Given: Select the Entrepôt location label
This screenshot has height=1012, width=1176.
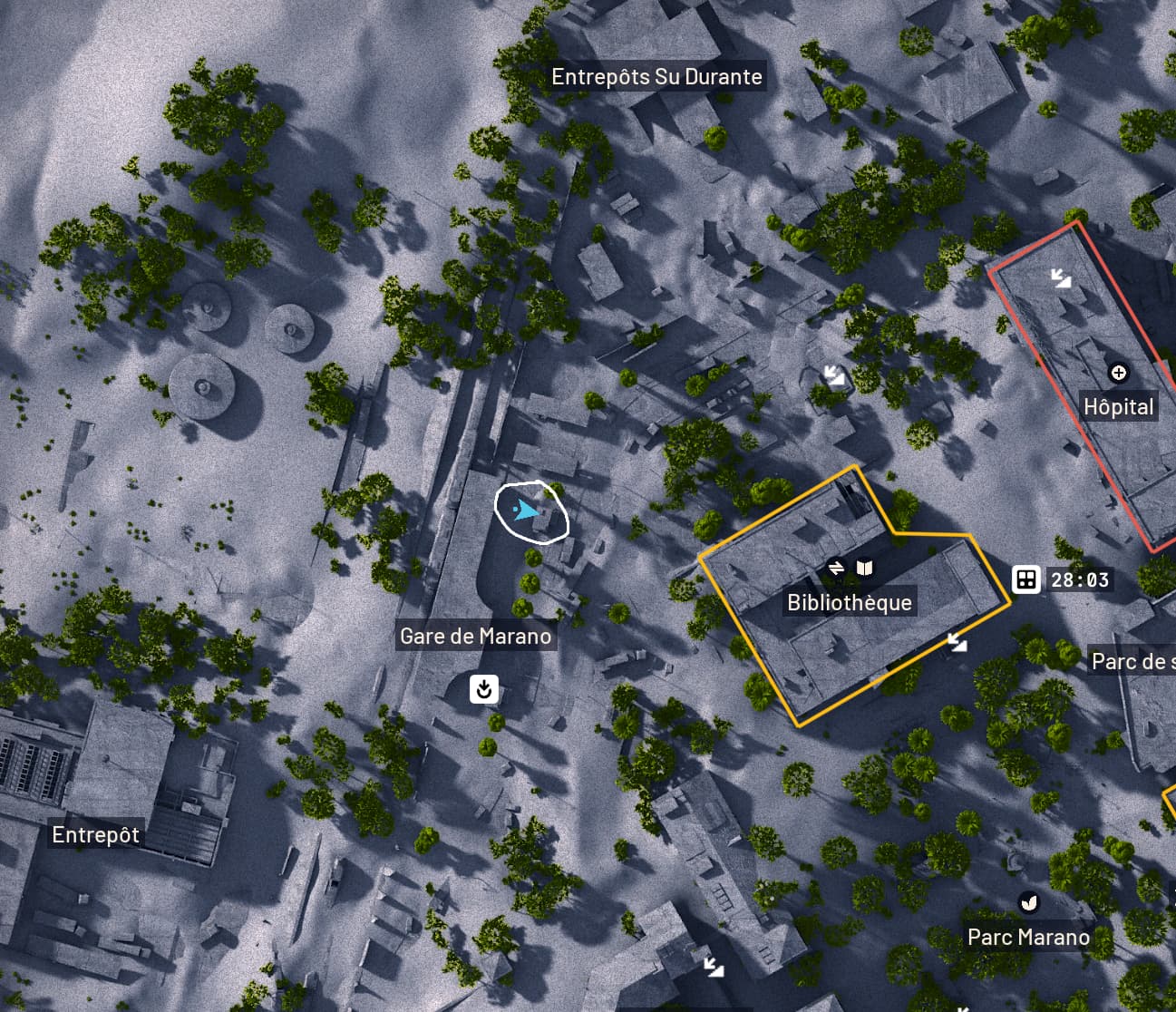Looking at the screenshot, I should click(95, 834).
